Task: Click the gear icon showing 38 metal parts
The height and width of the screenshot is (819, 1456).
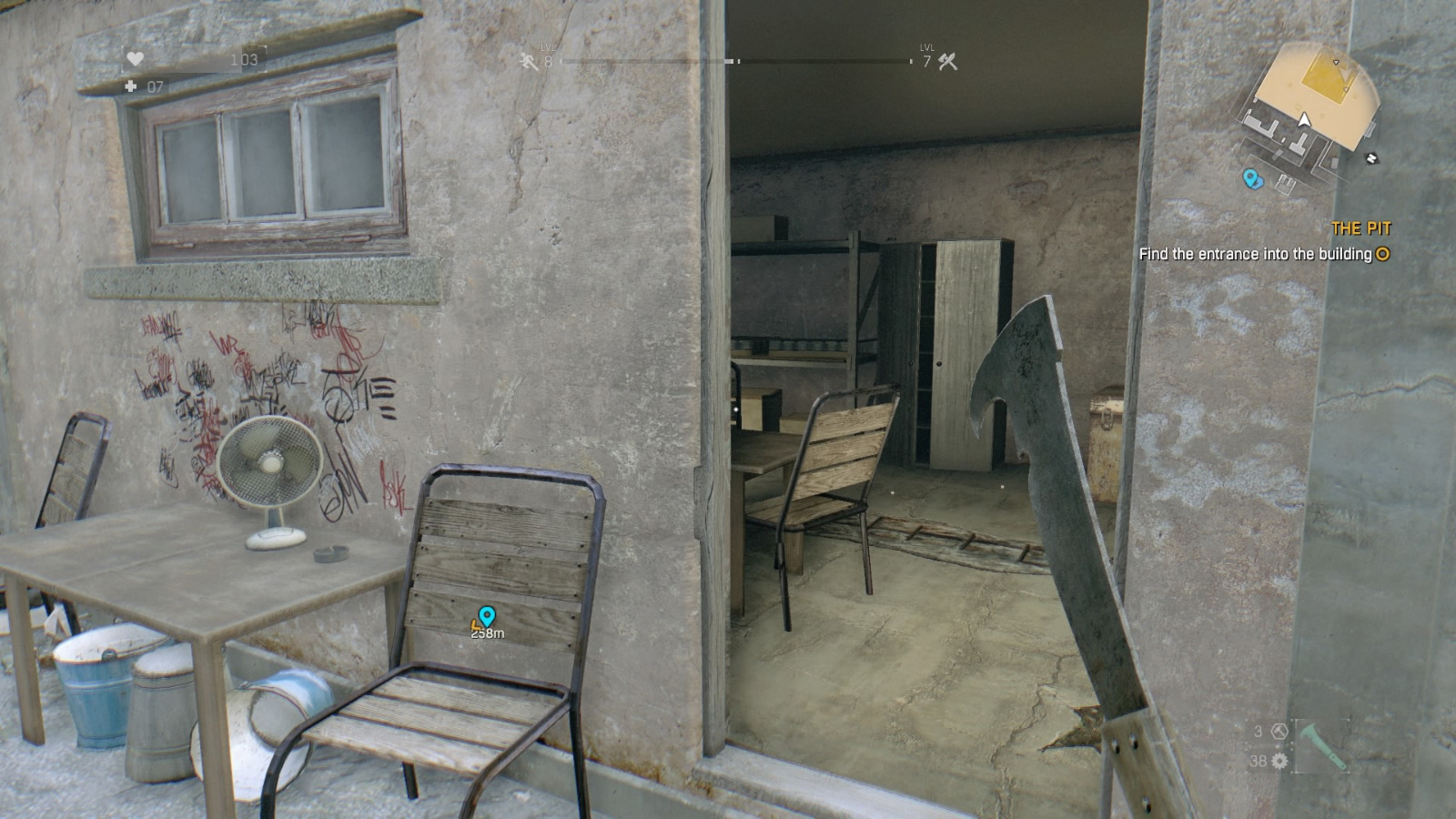Action: pyautogui.click(x=1279, y=761)
